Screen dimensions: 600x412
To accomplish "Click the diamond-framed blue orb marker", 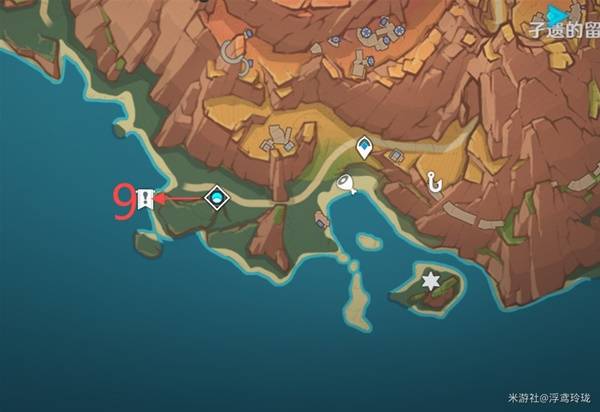I will [215, 198].
